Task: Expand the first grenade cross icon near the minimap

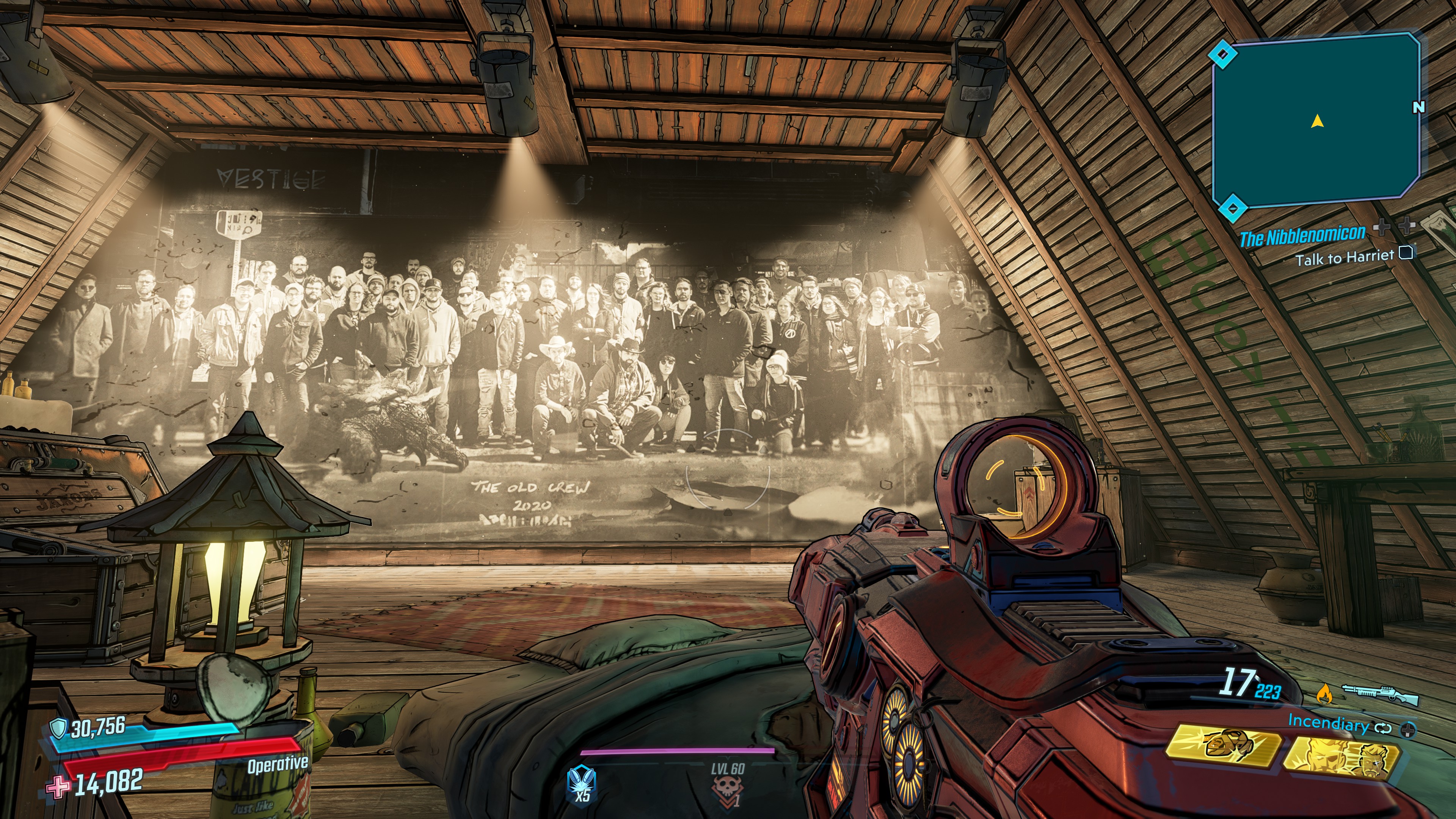Action: 1382,227
